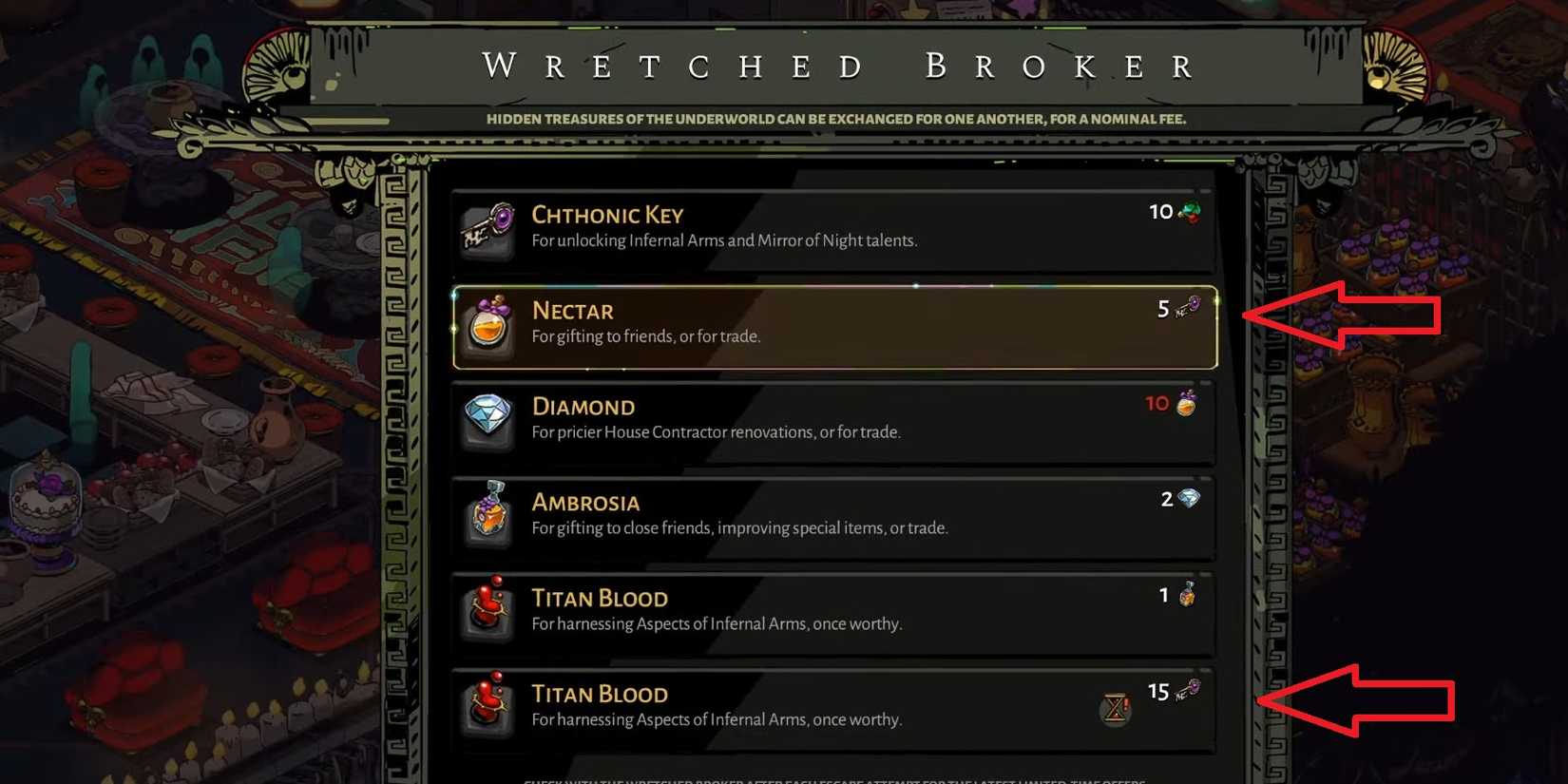Select the first Titan Blood icon
This screenshot has height=784, width=1568.
tap(487, 612)
